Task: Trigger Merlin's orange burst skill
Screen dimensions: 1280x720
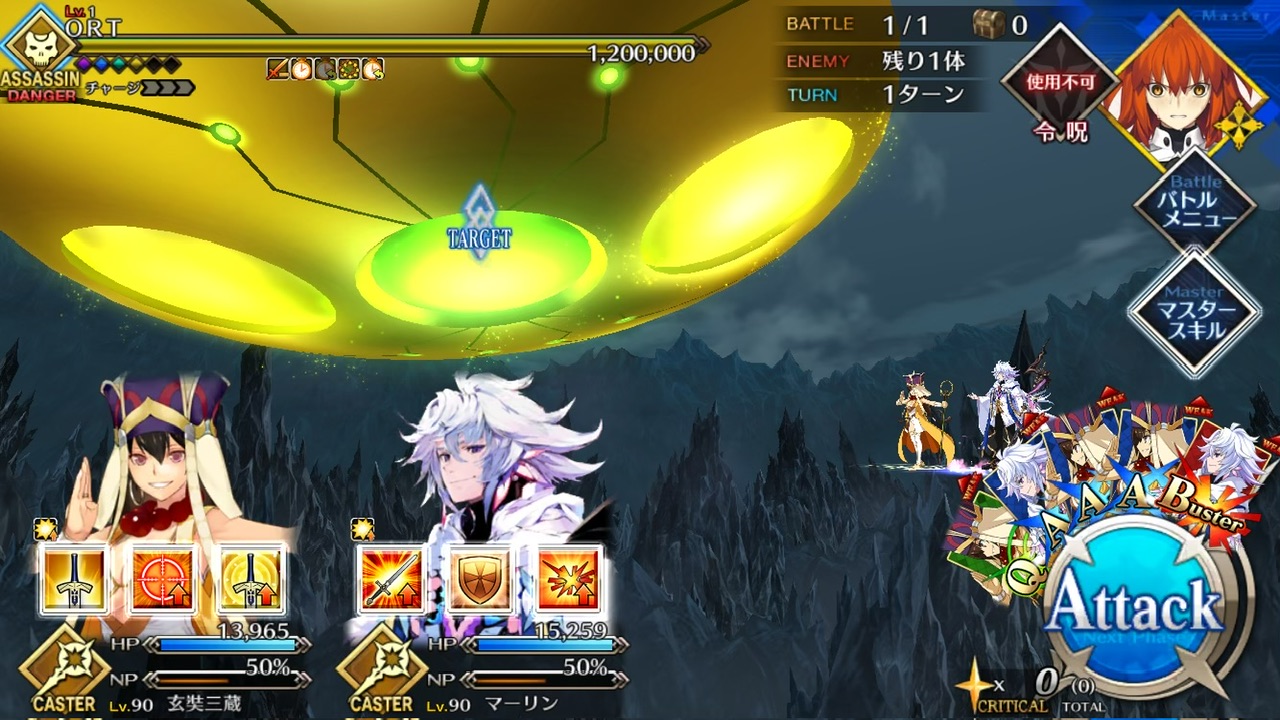Action: point(568,579)
